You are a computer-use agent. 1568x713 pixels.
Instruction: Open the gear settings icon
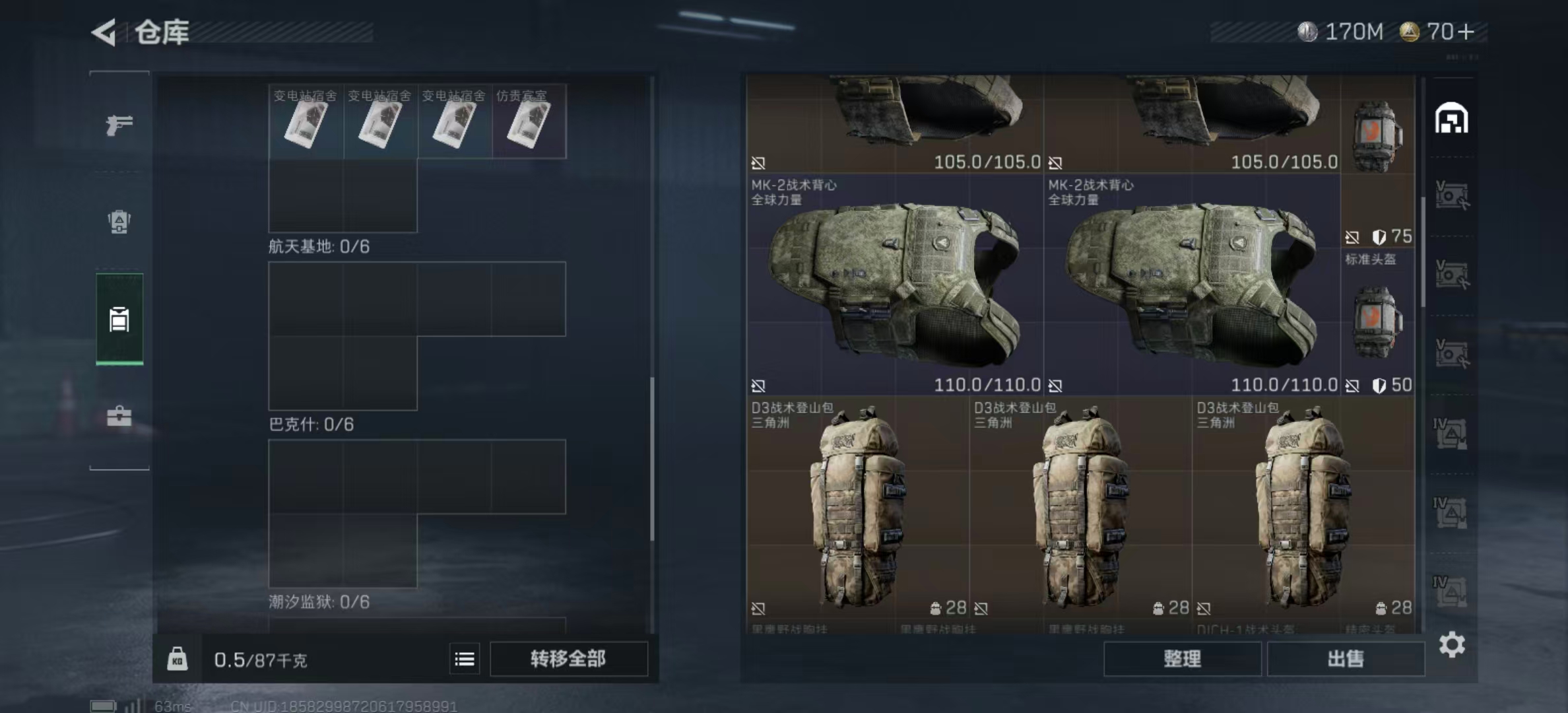point(1452,644)
